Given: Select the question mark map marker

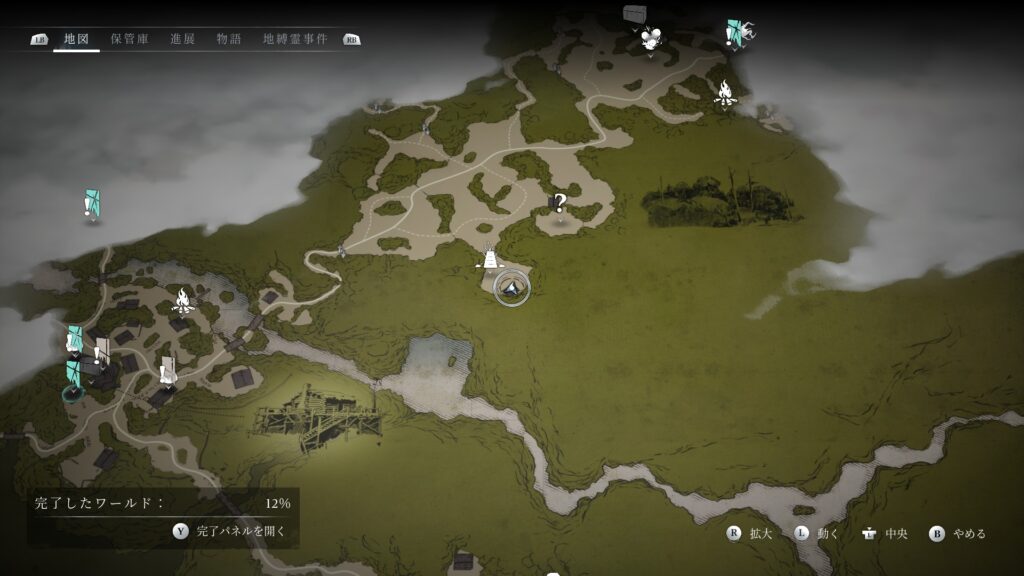Looking at the screenshot, I should coord(560,203).
